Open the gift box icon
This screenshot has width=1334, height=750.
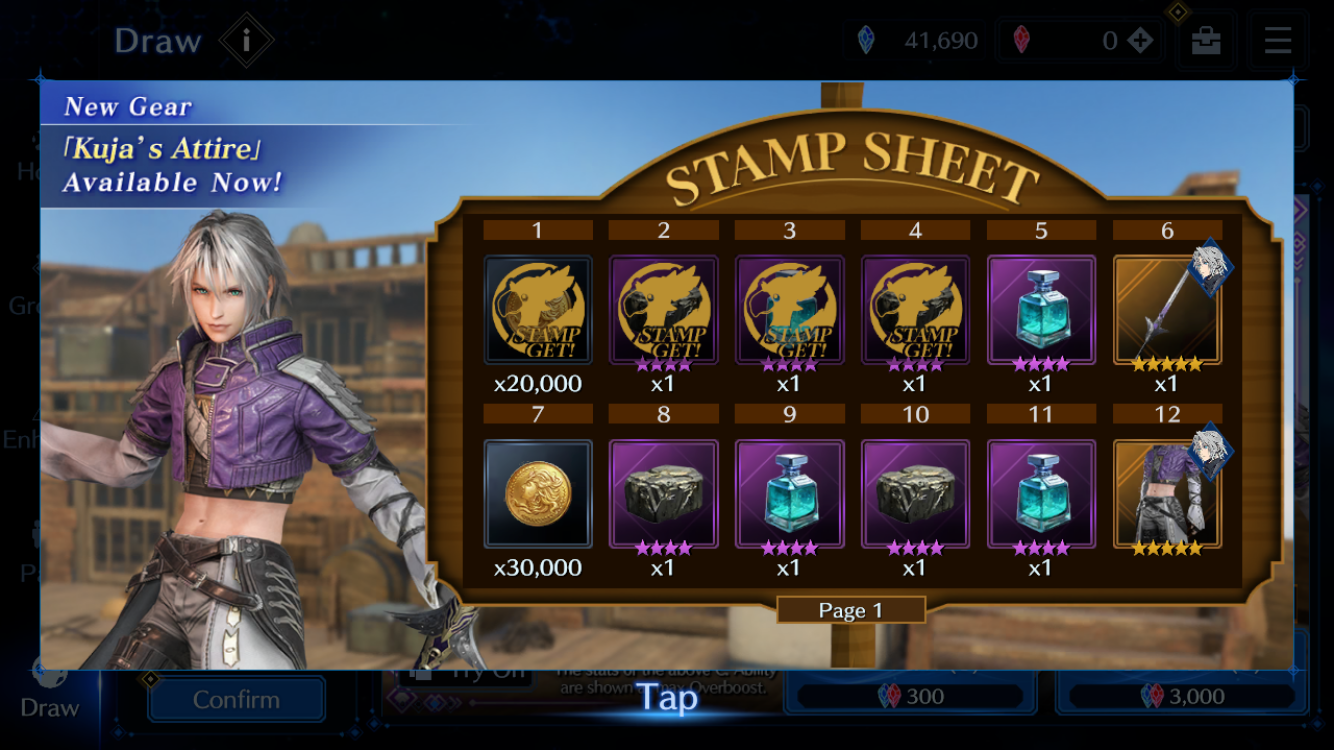tap(1206, 40)
